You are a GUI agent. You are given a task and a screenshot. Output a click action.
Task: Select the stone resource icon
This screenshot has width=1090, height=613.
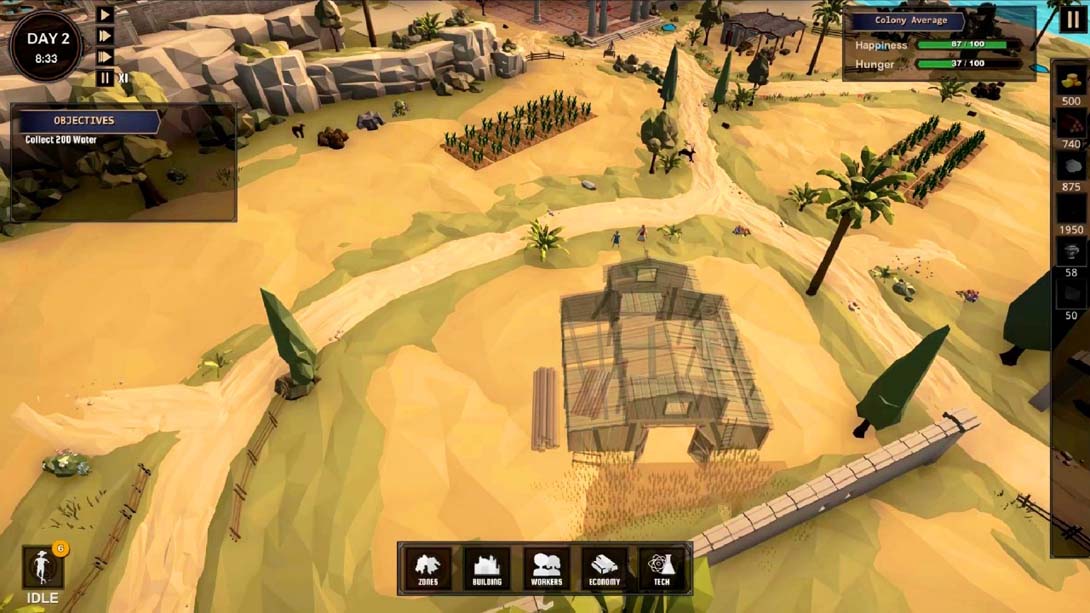click(1071, 167)
